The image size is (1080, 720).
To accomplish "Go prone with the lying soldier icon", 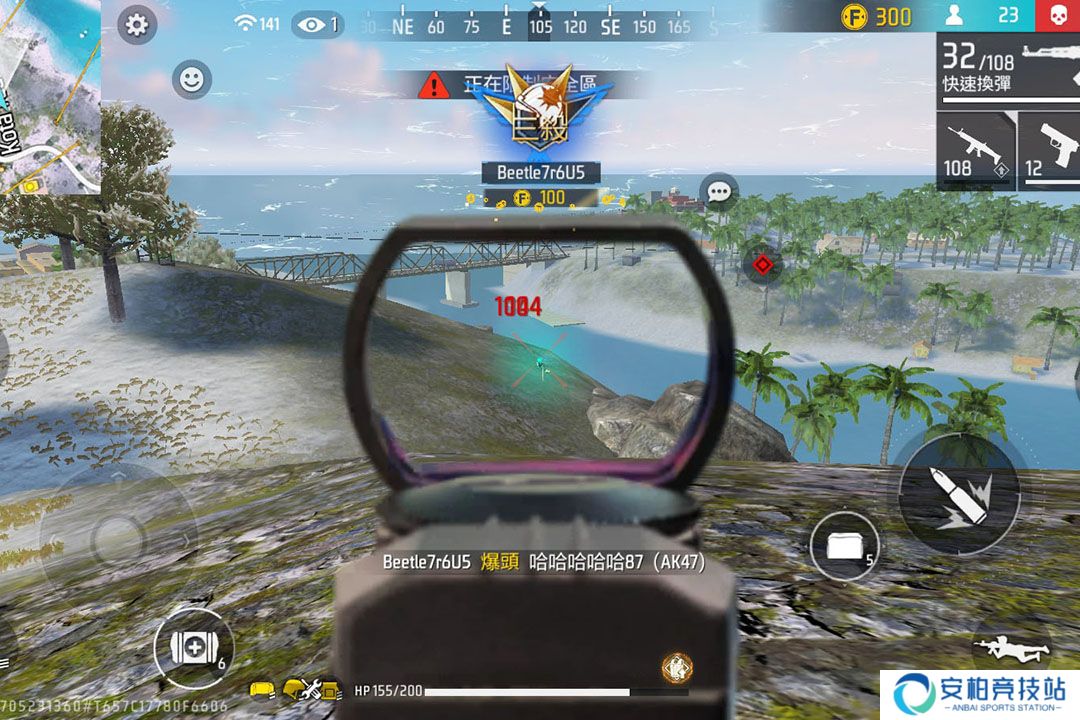I will click(1012, 650).
